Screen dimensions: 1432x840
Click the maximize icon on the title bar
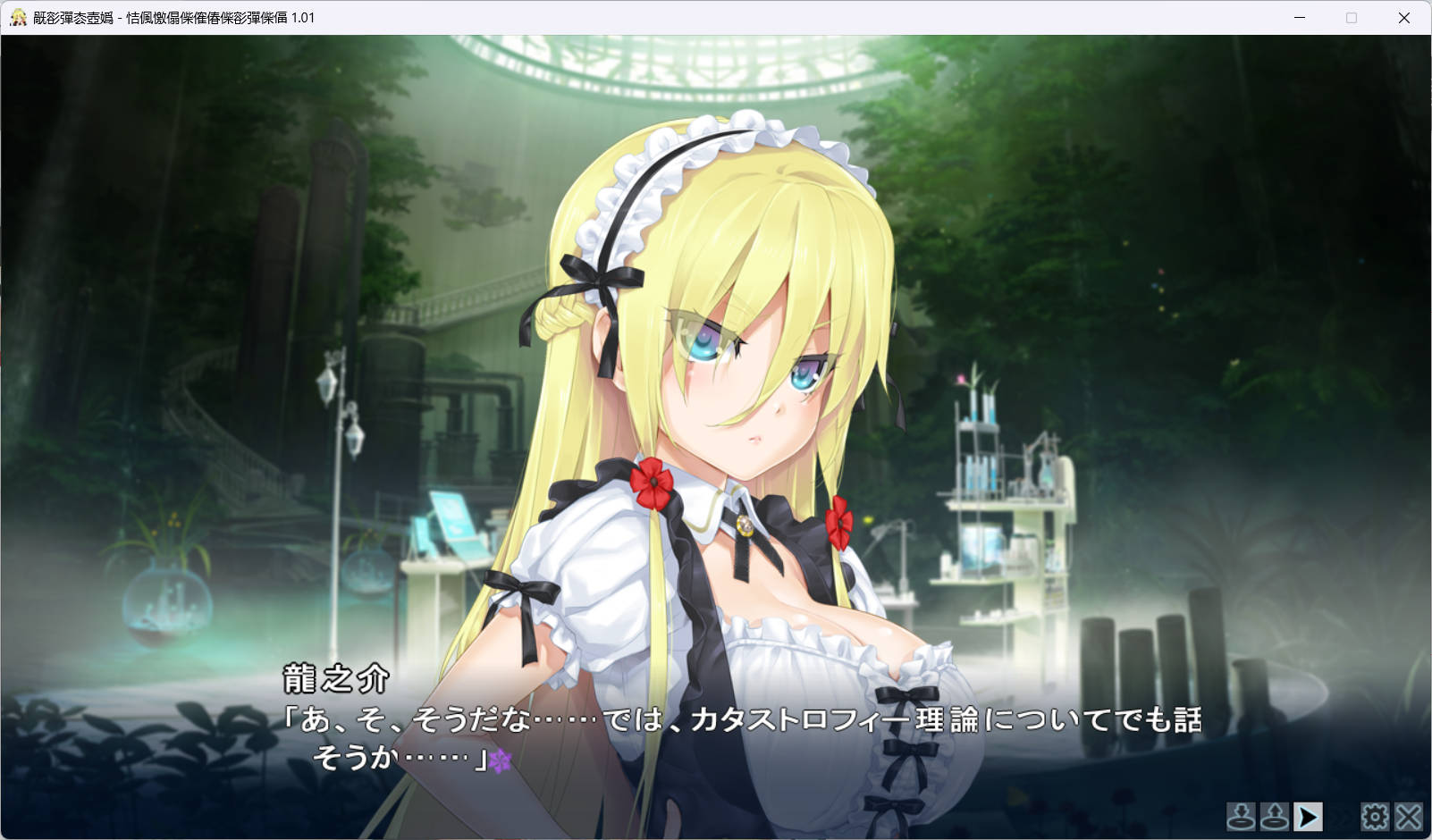coord(1350,16)
